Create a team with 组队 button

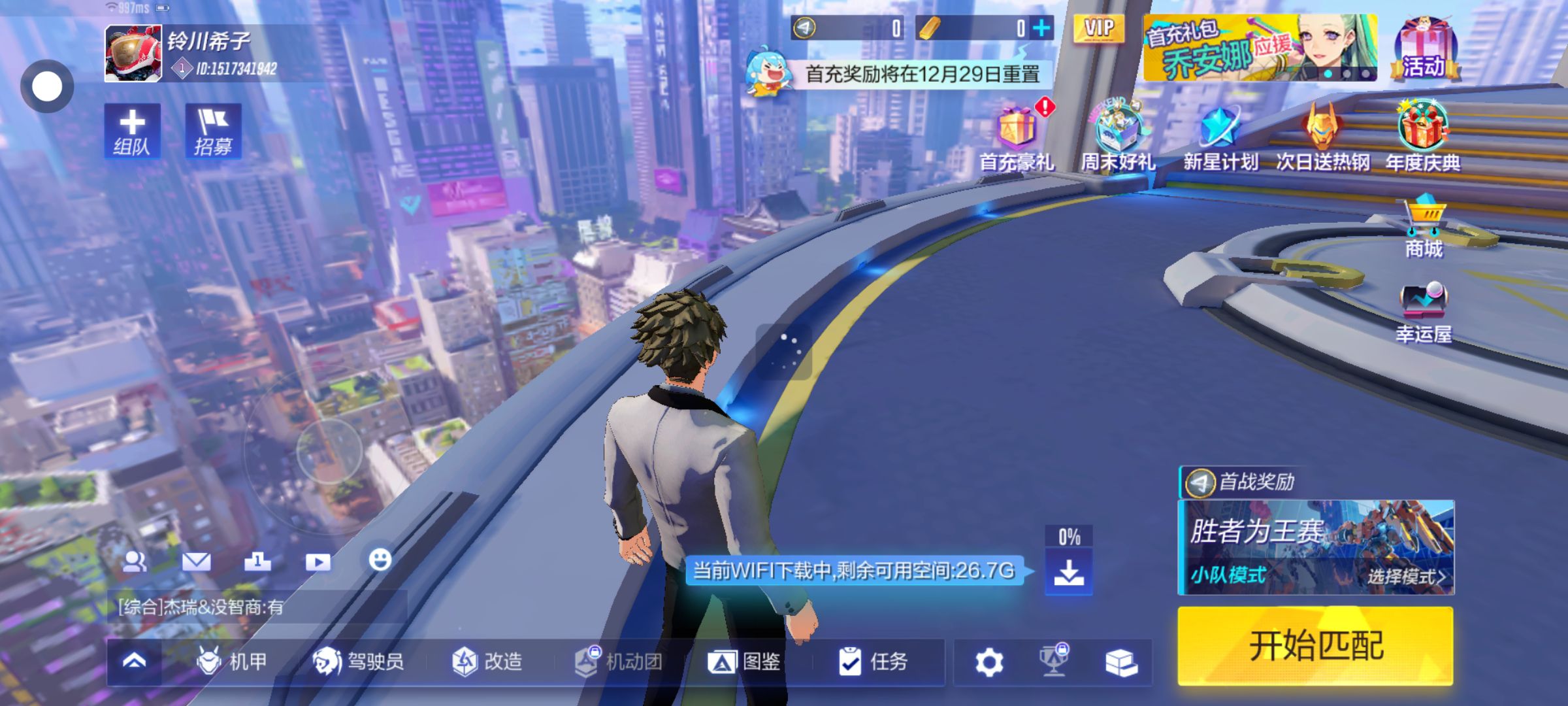(132, 131)
